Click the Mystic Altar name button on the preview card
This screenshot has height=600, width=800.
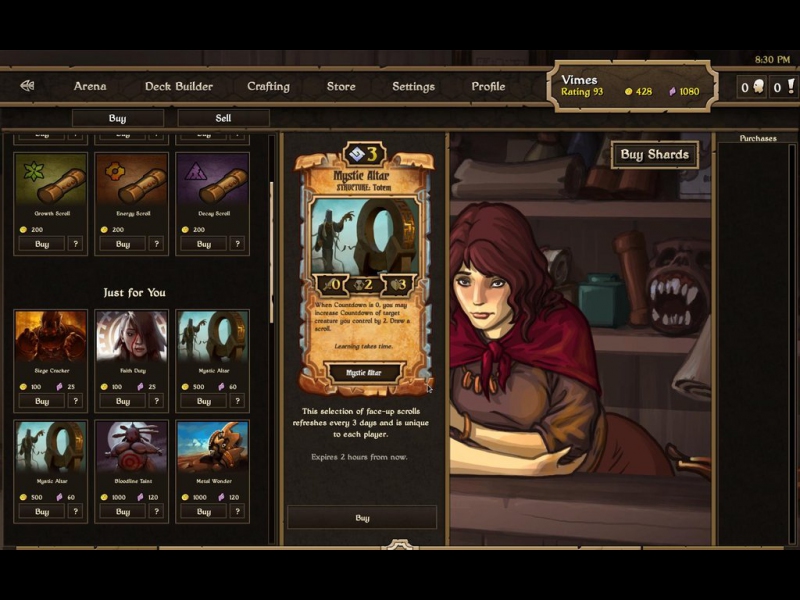tap(363, 373)
